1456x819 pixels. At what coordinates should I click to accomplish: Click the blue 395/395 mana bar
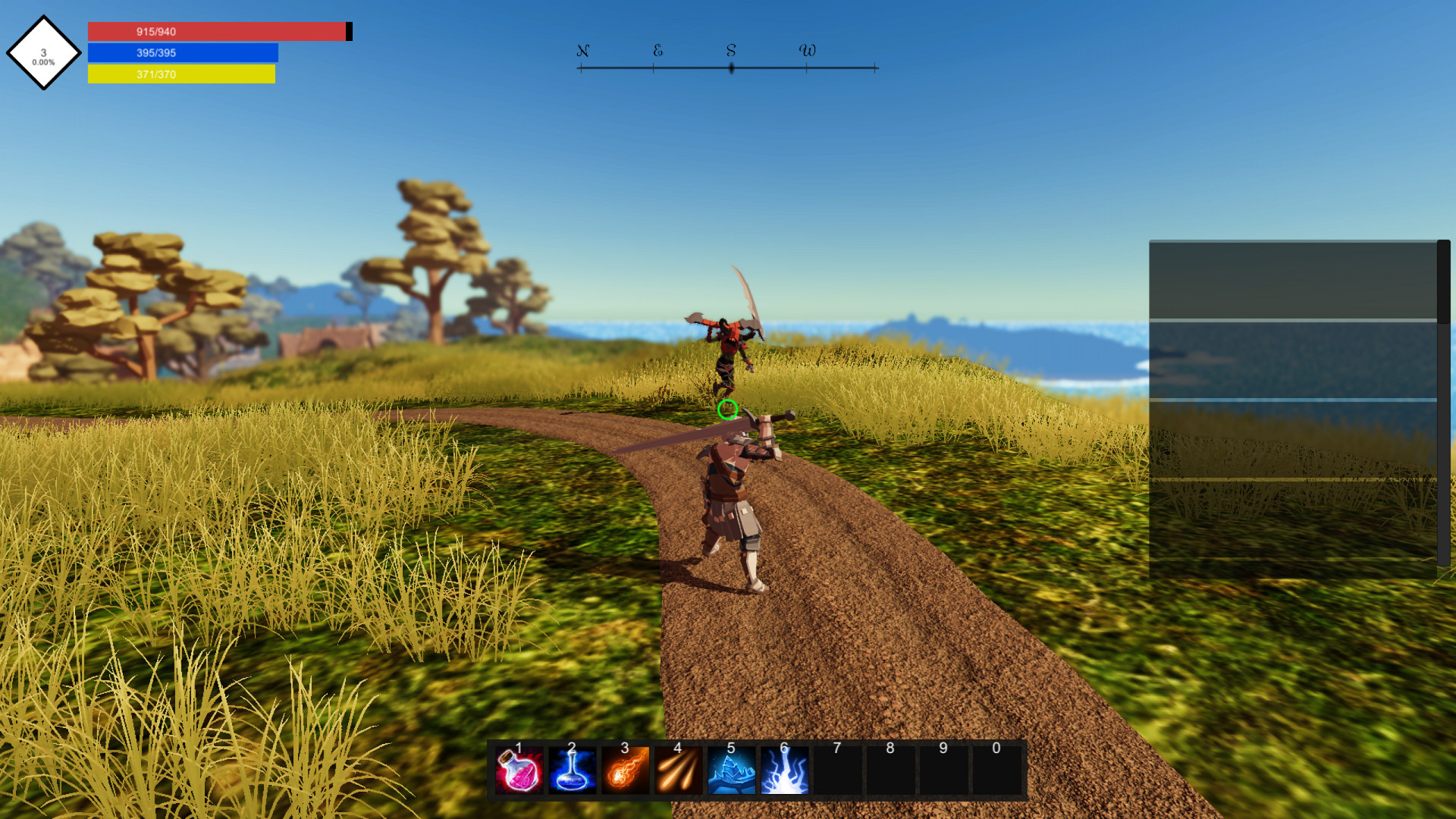(x=182, y=52)
